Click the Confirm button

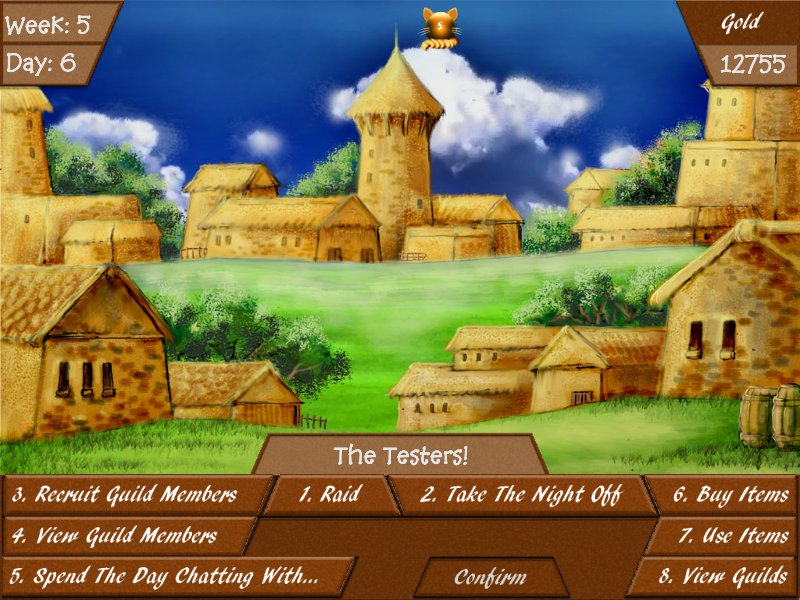(490, 578)
